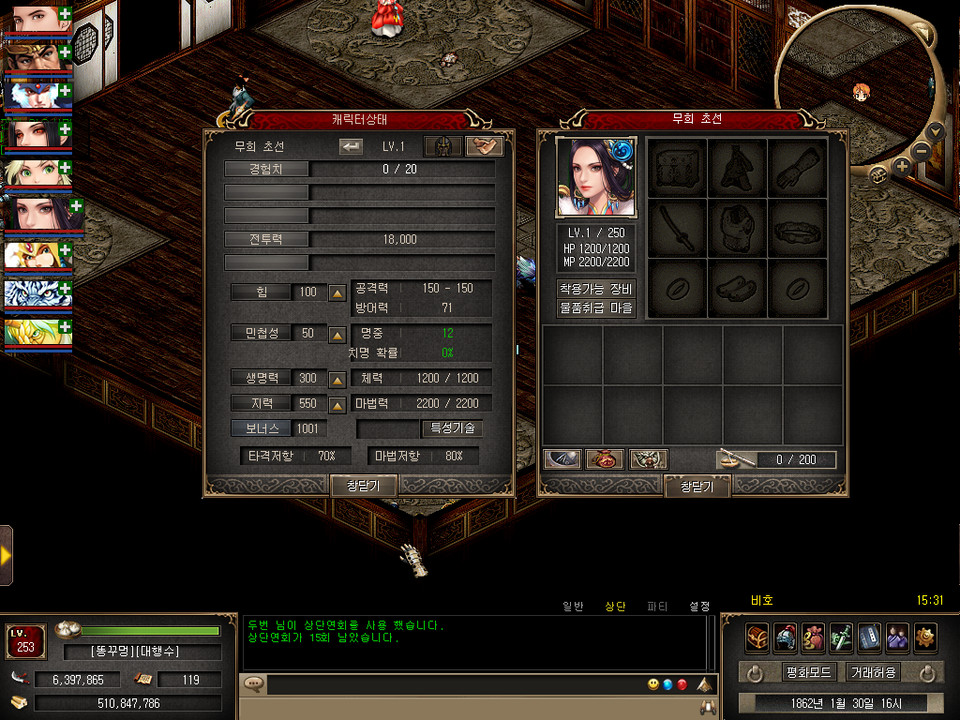The width and height of the screenshot is (960, 720).
Task: Toggle the 거래허용 trade permission button
Action: [873, 672]
